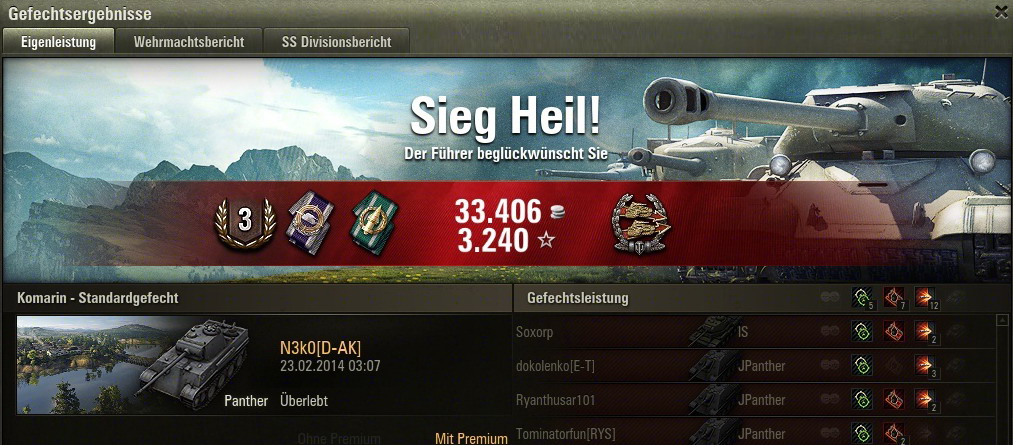Inspect the golden tank wreath achievement
1013x445 pixels.
(x=641, y=221)
